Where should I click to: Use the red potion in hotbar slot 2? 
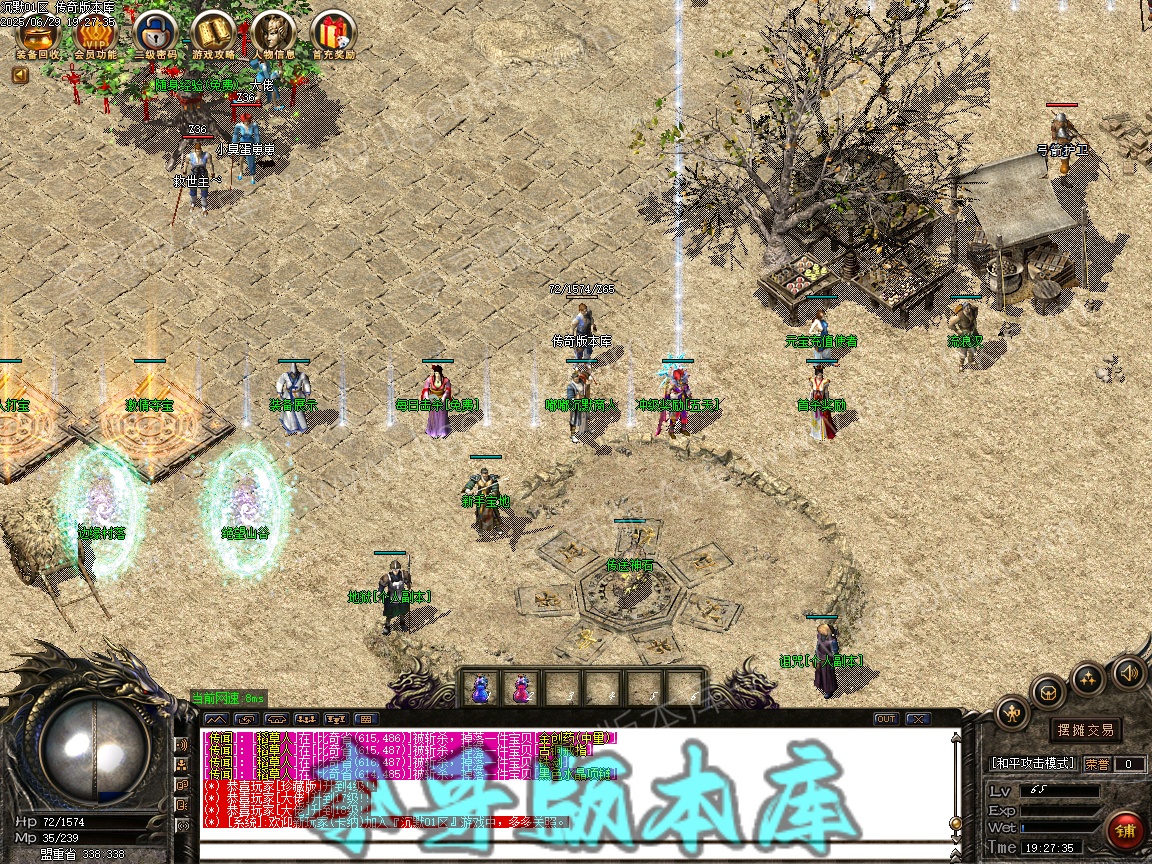(521, 688)
